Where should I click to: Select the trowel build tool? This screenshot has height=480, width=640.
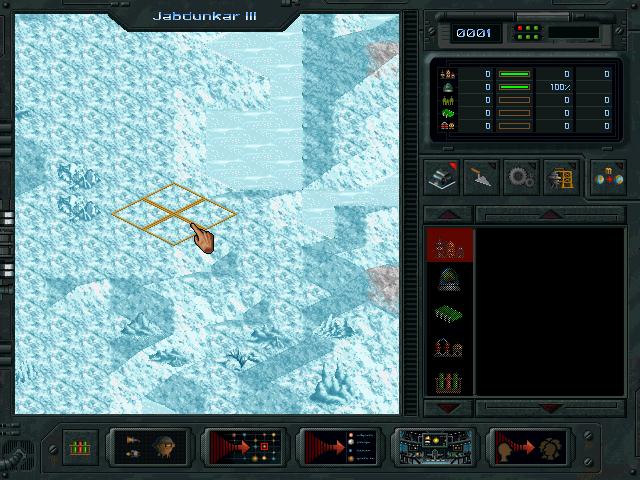(x=481, y=175)
